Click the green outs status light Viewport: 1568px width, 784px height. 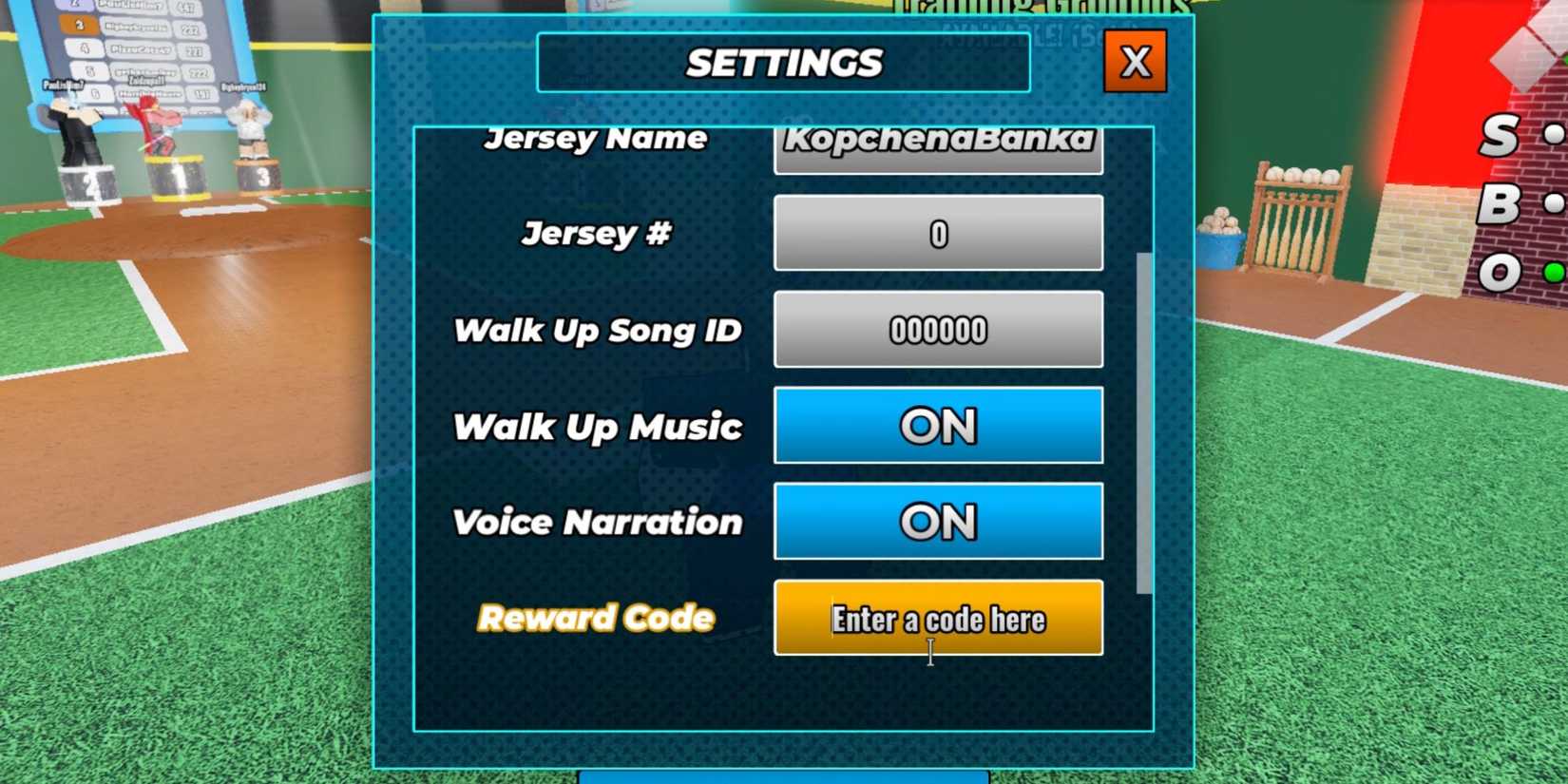pyautogui.click(x=1553, y=271)
